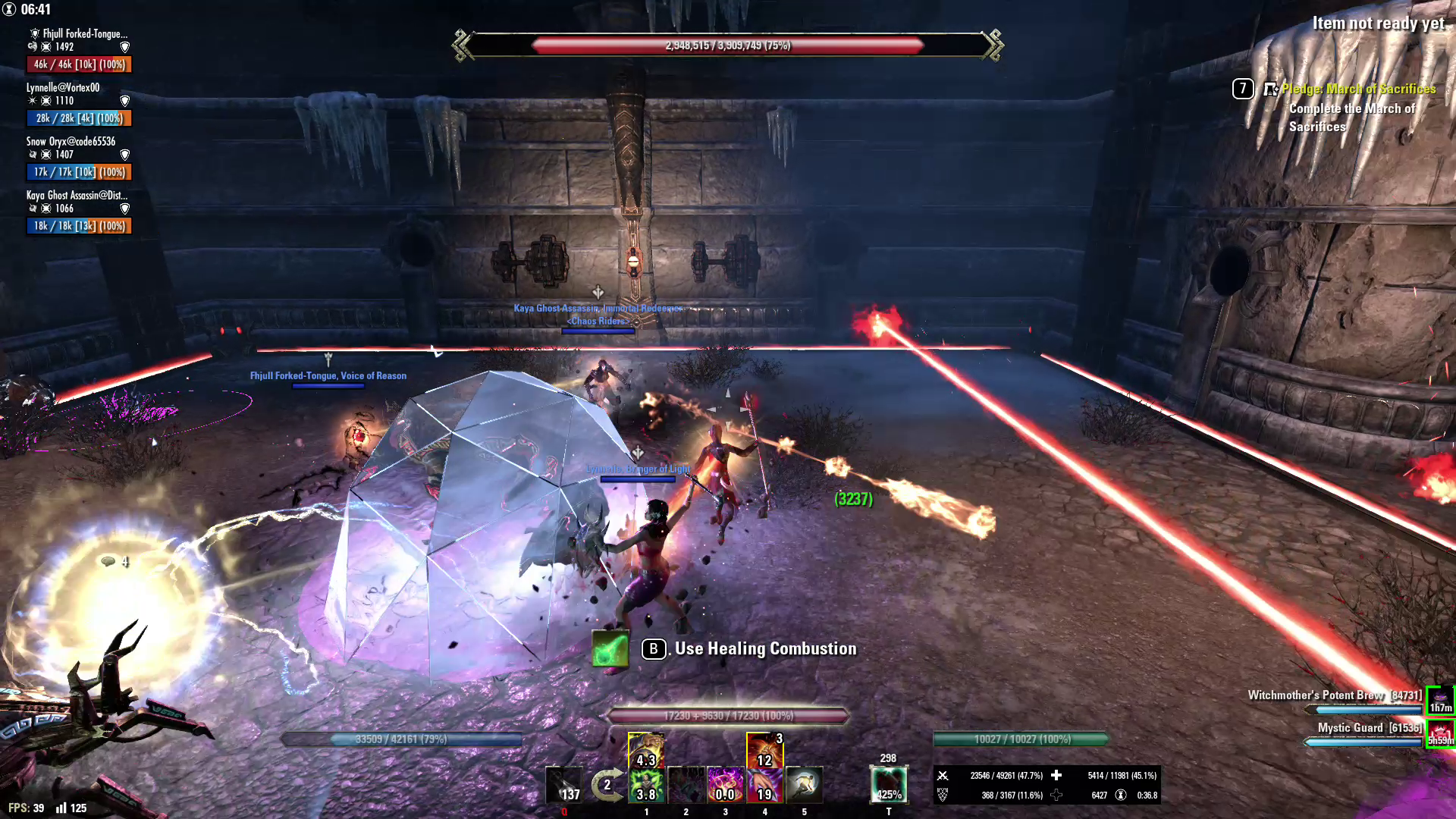Click the Mystic Guard buff icon
The height and width of the screenshot is (819, 1456).
(1440, 733)
